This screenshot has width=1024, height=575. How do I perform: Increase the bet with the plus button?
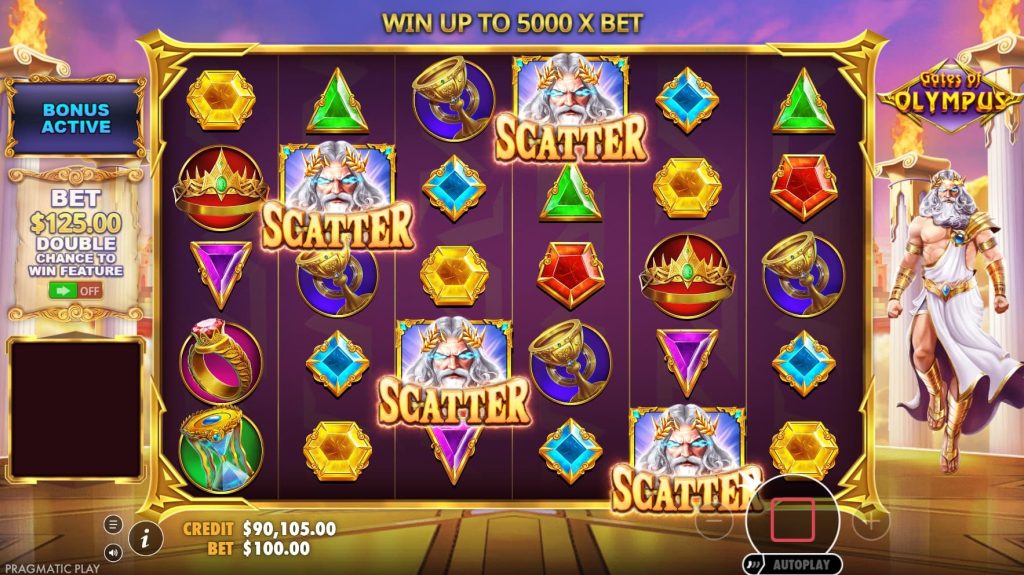click(870, 522)
